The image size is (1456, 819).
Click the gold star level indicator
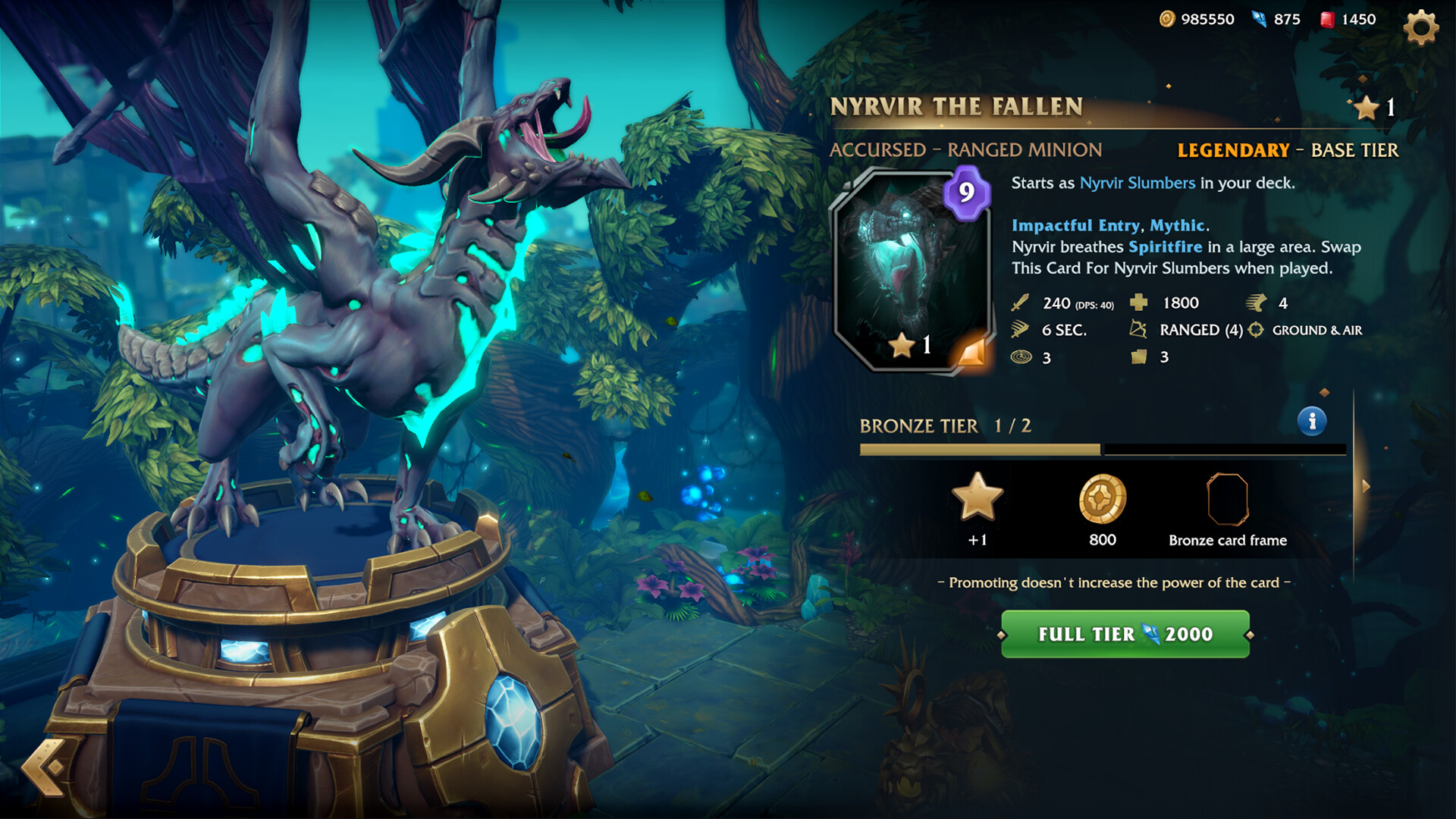coord(1367,108)
